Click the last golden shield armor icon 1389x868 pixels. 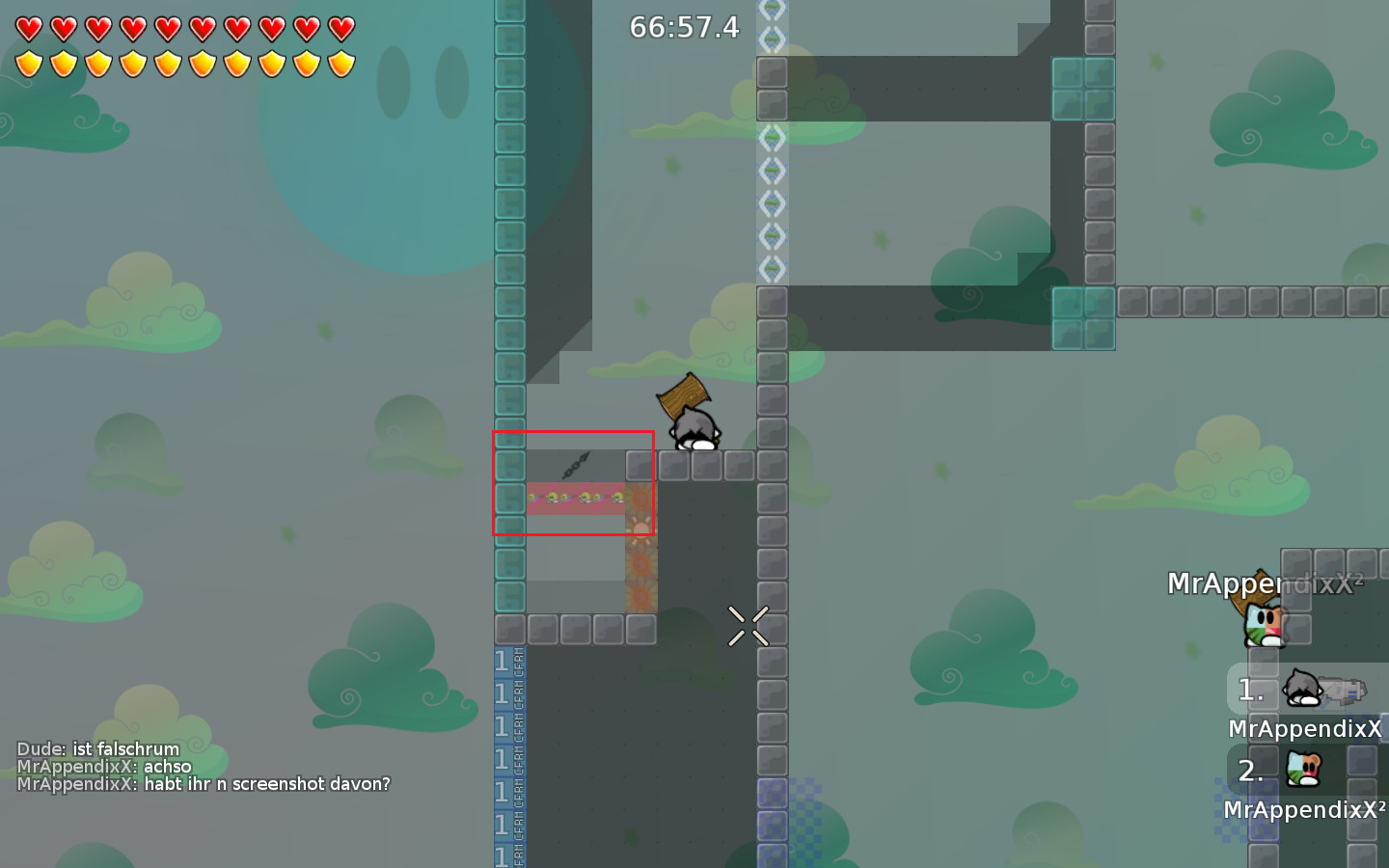coord(340,63)
